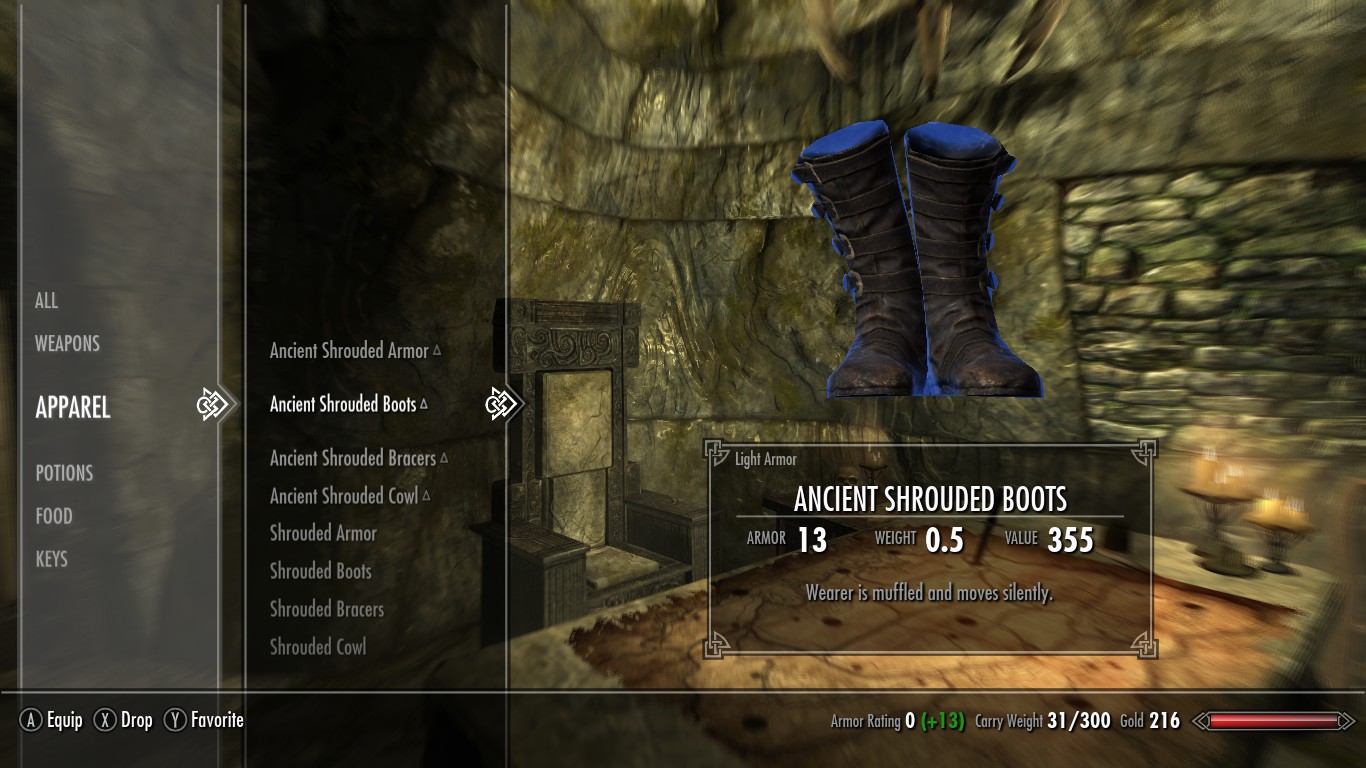Show the POTIONS category

coord(64,473)
